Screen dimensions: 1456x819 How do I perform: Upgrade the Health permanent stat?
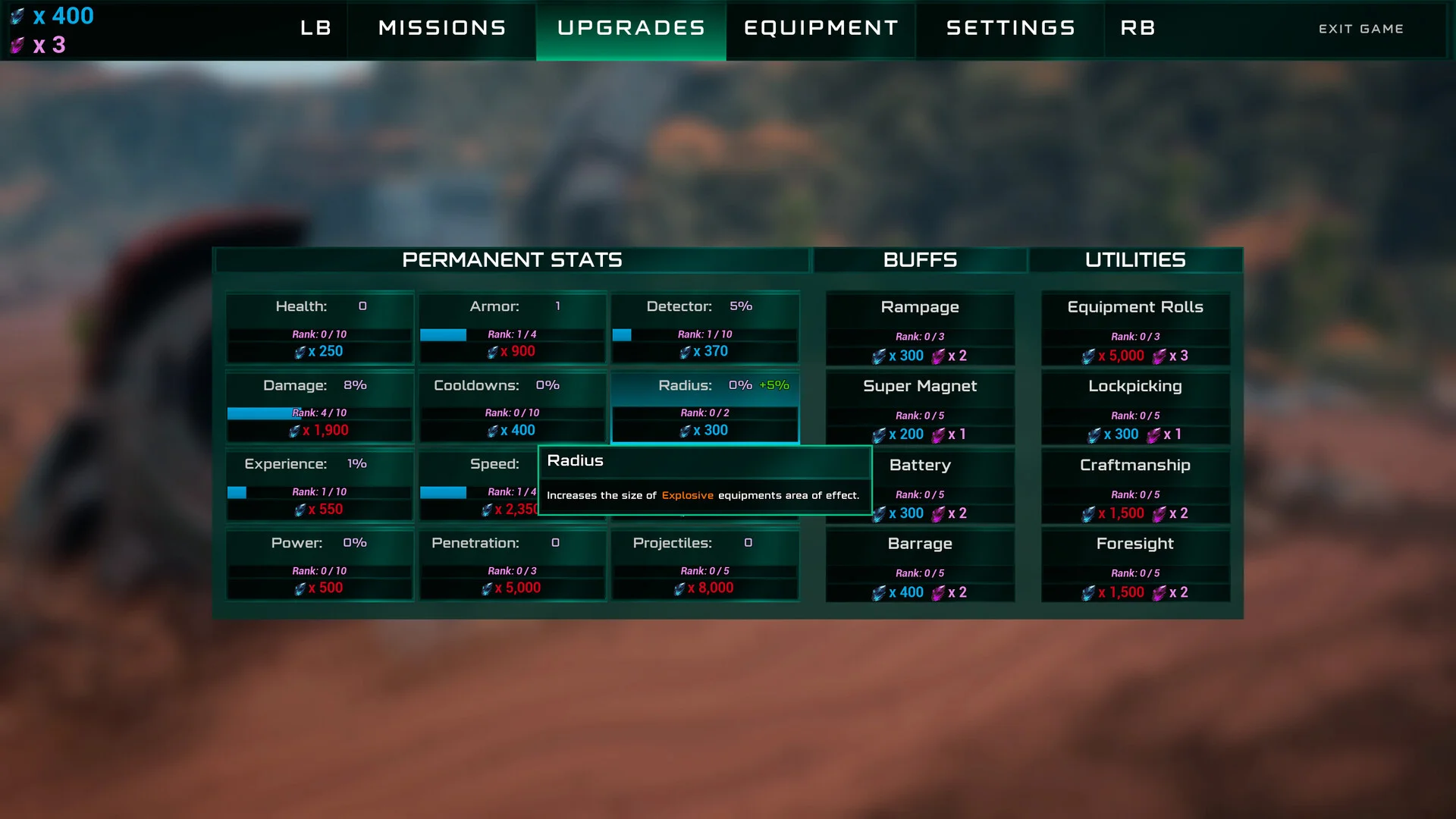tap(319, 328)
